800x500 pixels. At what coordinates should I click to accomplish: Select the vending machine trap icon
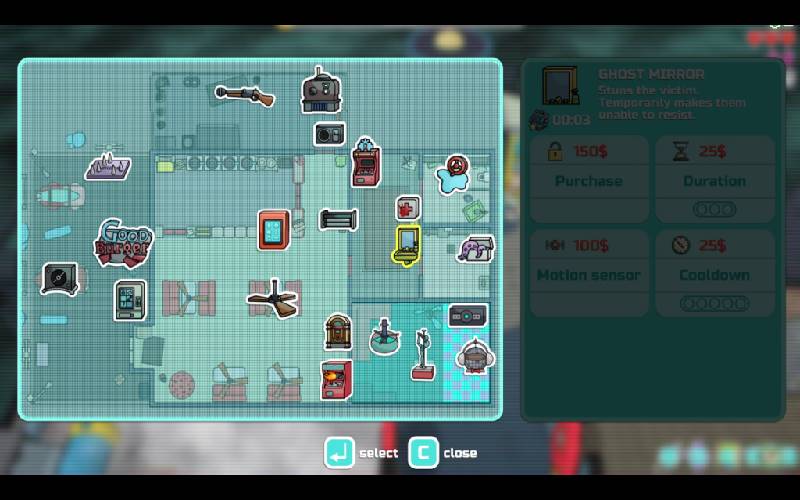pyautogui.click(x=129, y=300)
